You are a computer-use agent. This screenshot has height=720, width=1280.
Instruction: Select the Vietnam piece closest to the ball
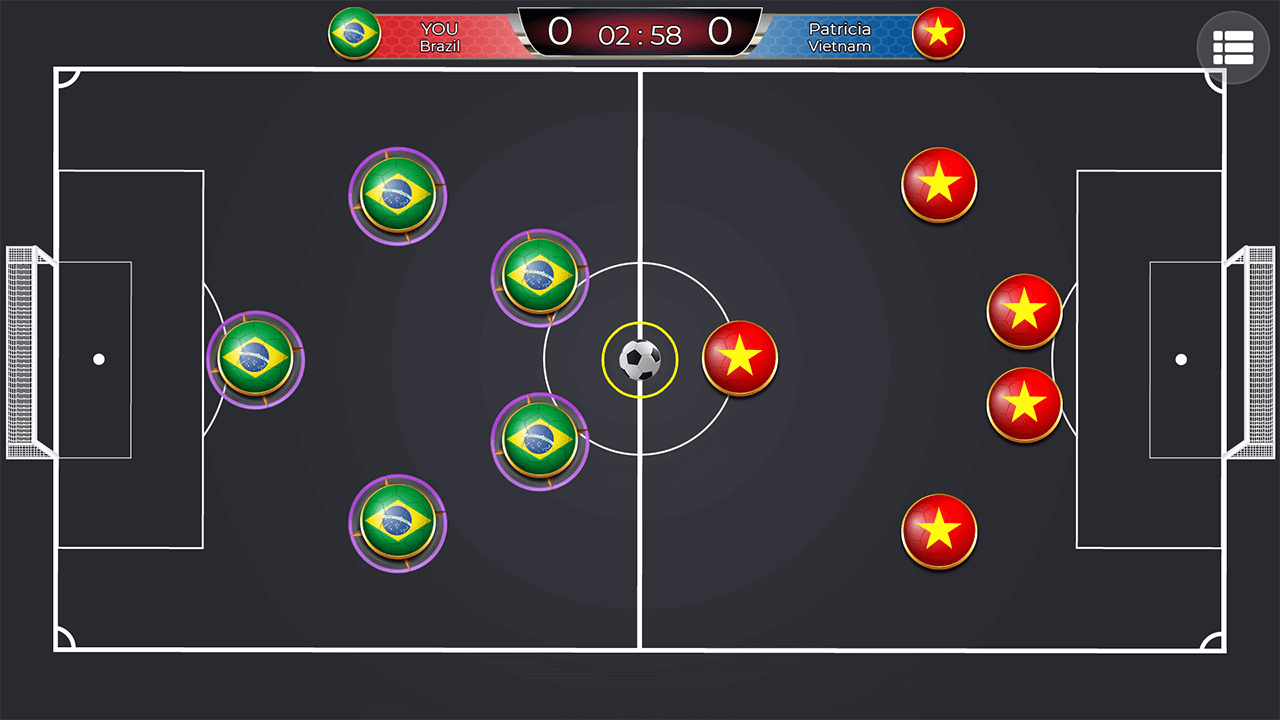coord(740,360)
